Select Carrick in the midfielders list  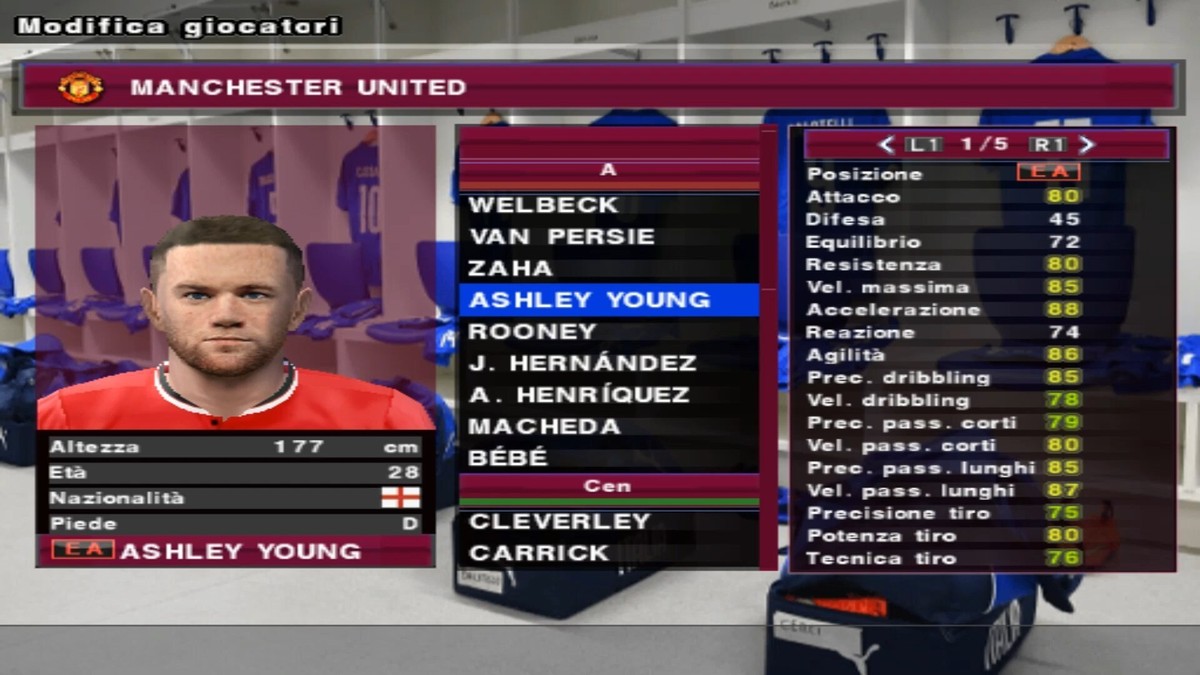click(x=539, y=553)
